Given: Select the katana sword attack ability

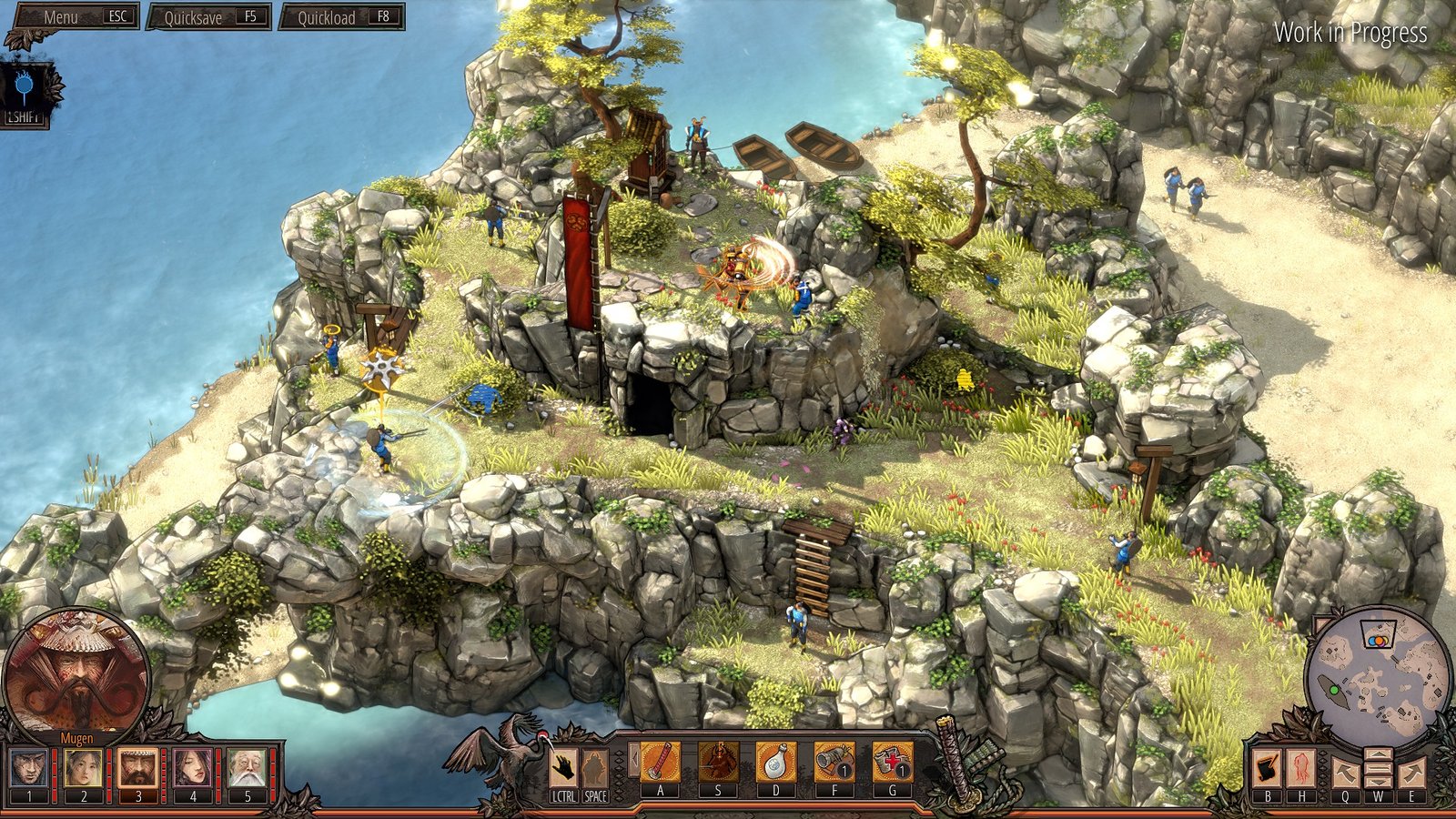Looking at the screenshot, I should [x=660, y=761].
